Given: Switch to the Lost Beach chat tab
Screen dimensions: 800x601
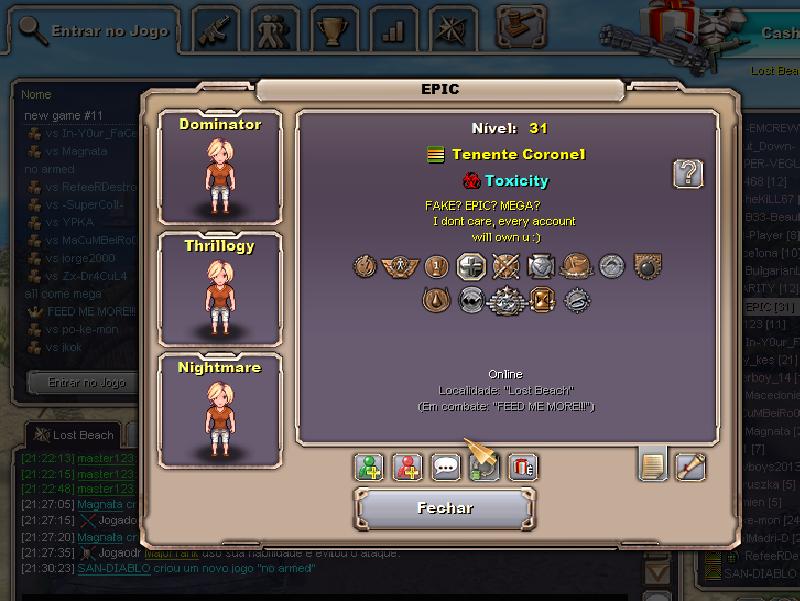Looking at the screenshot, I should point(74,435).
